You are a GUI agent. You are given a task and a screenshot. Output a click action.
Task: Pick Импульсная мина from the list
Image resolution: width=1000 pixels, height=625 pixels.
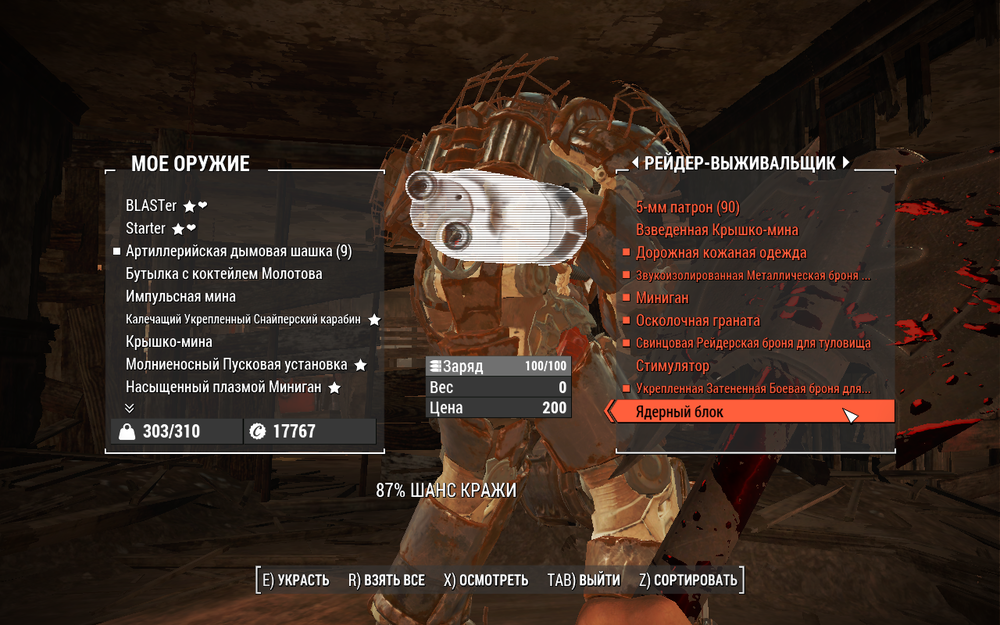[x=181, y=297]
